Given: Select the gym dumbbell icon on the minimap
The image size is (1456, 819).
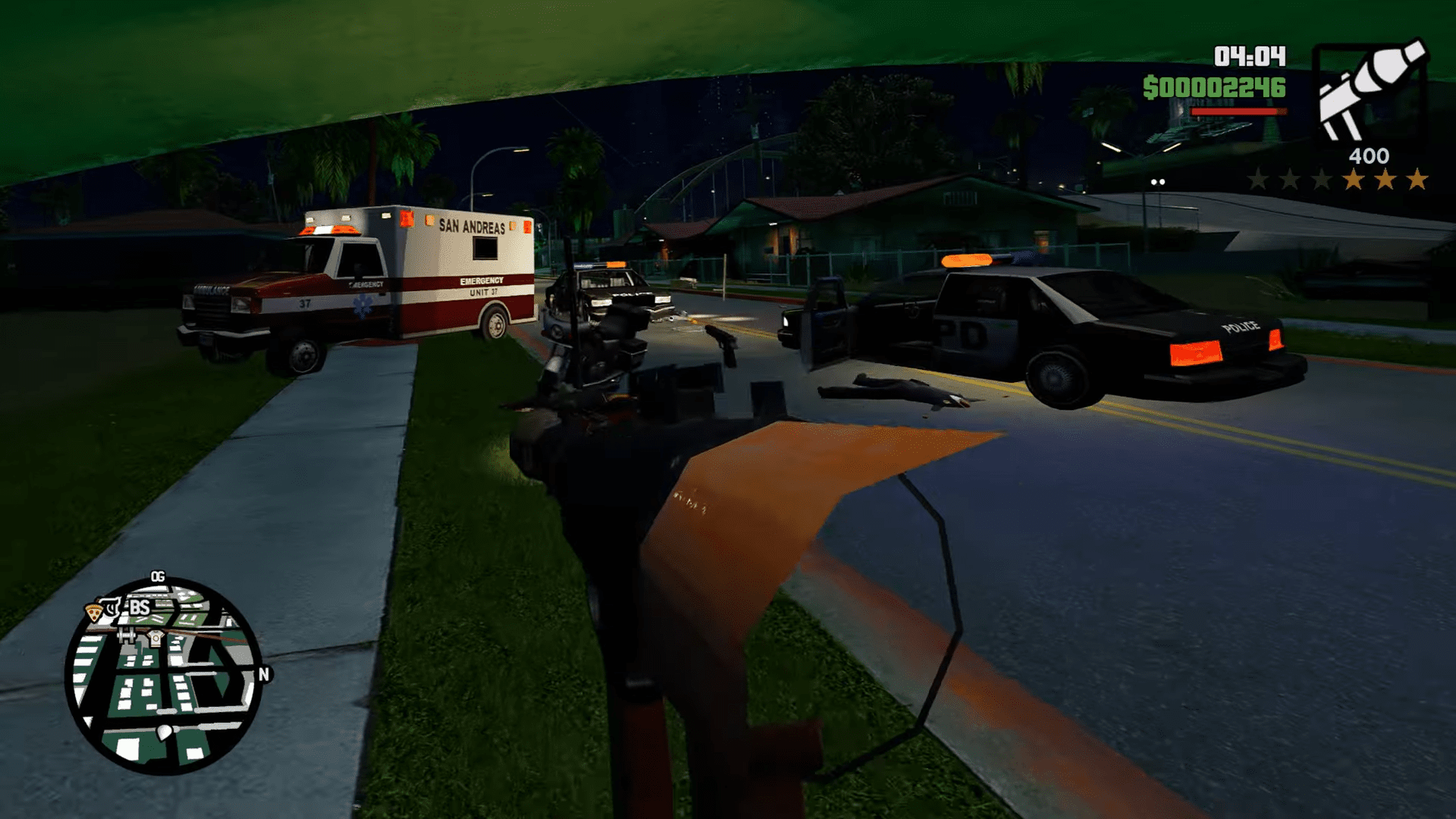Looking at the screenshot, I should tap(126, 636).
